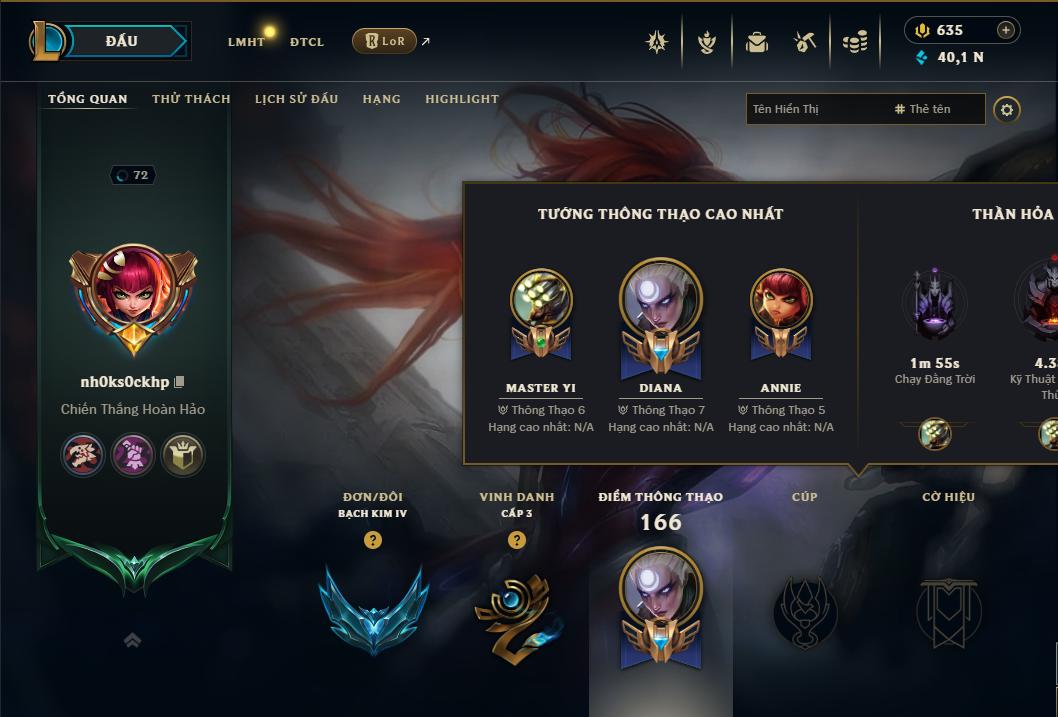Click the help icon under Vinh Danh
Screen dimensions: 1058x717
[517, 540]
